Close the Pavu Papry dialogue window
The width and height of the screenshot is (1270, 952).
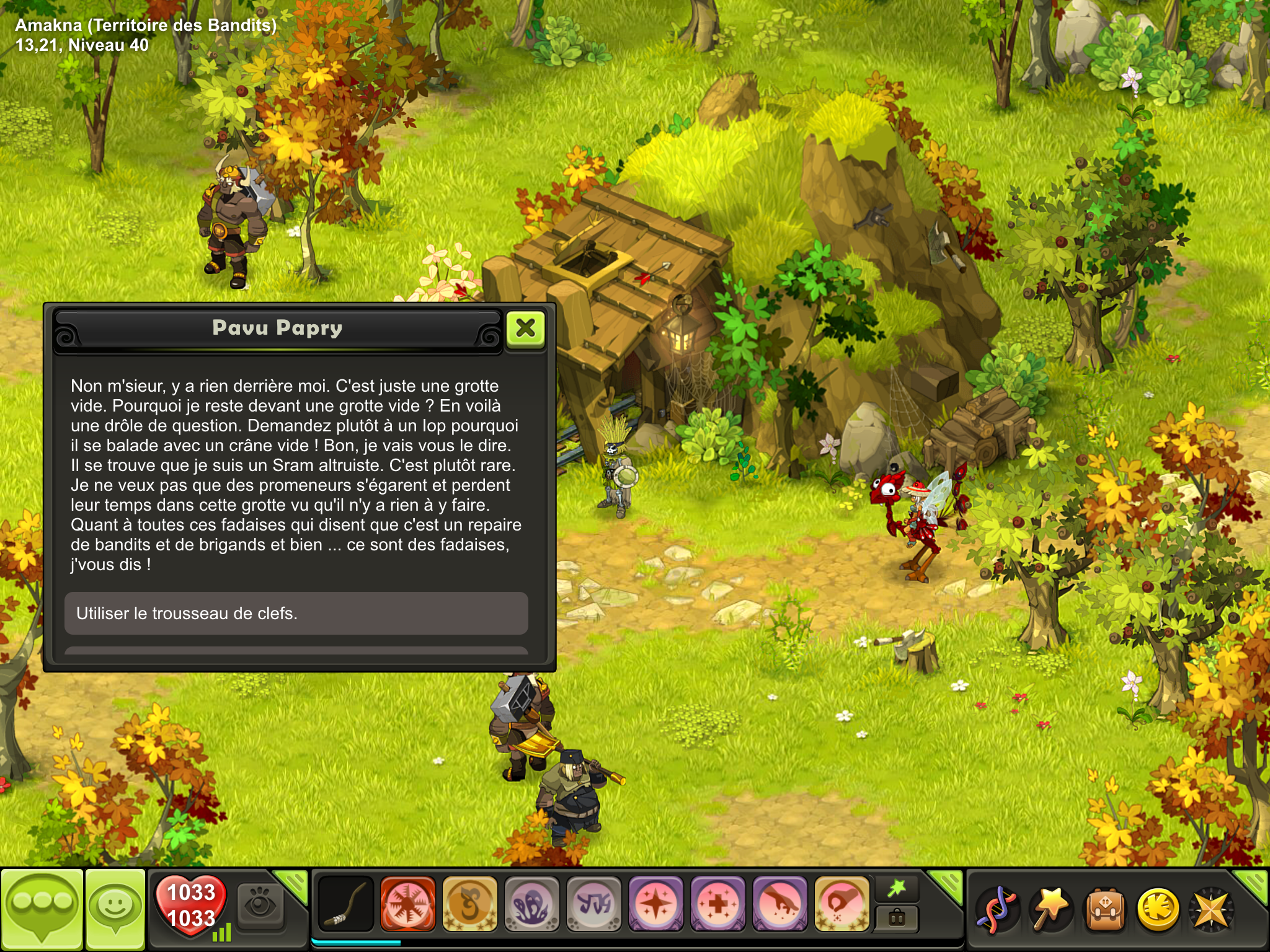525,328
